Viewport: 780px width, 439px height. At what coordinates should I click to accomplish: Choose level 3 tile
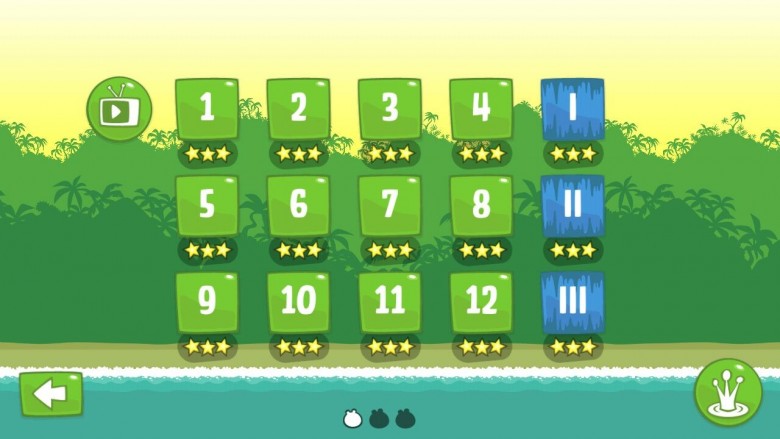tap(390, 109)
